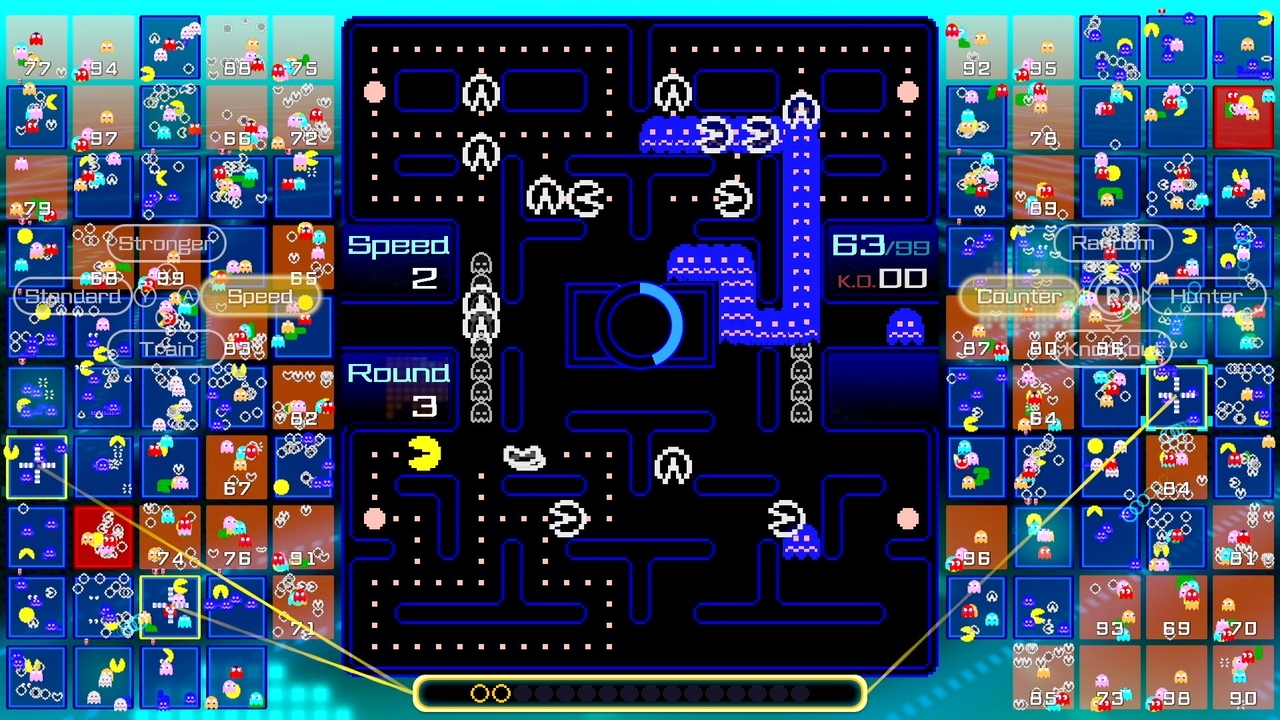Enable the Counter targeting mode
Viewport: 1280px width, 720px height.
[1019, 296]
